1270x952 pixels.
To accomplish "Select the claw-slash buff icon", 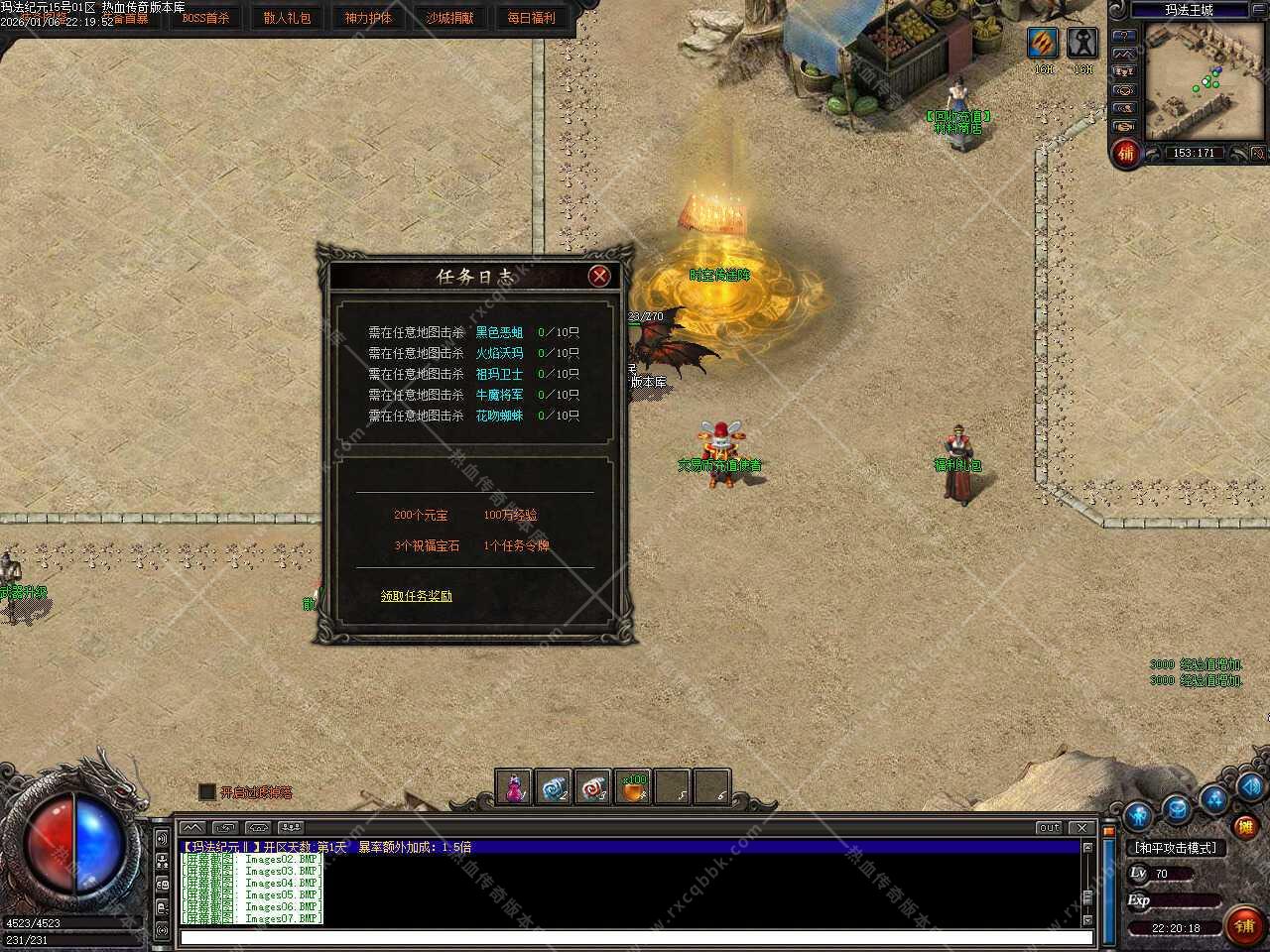I will pos(1043,43).
